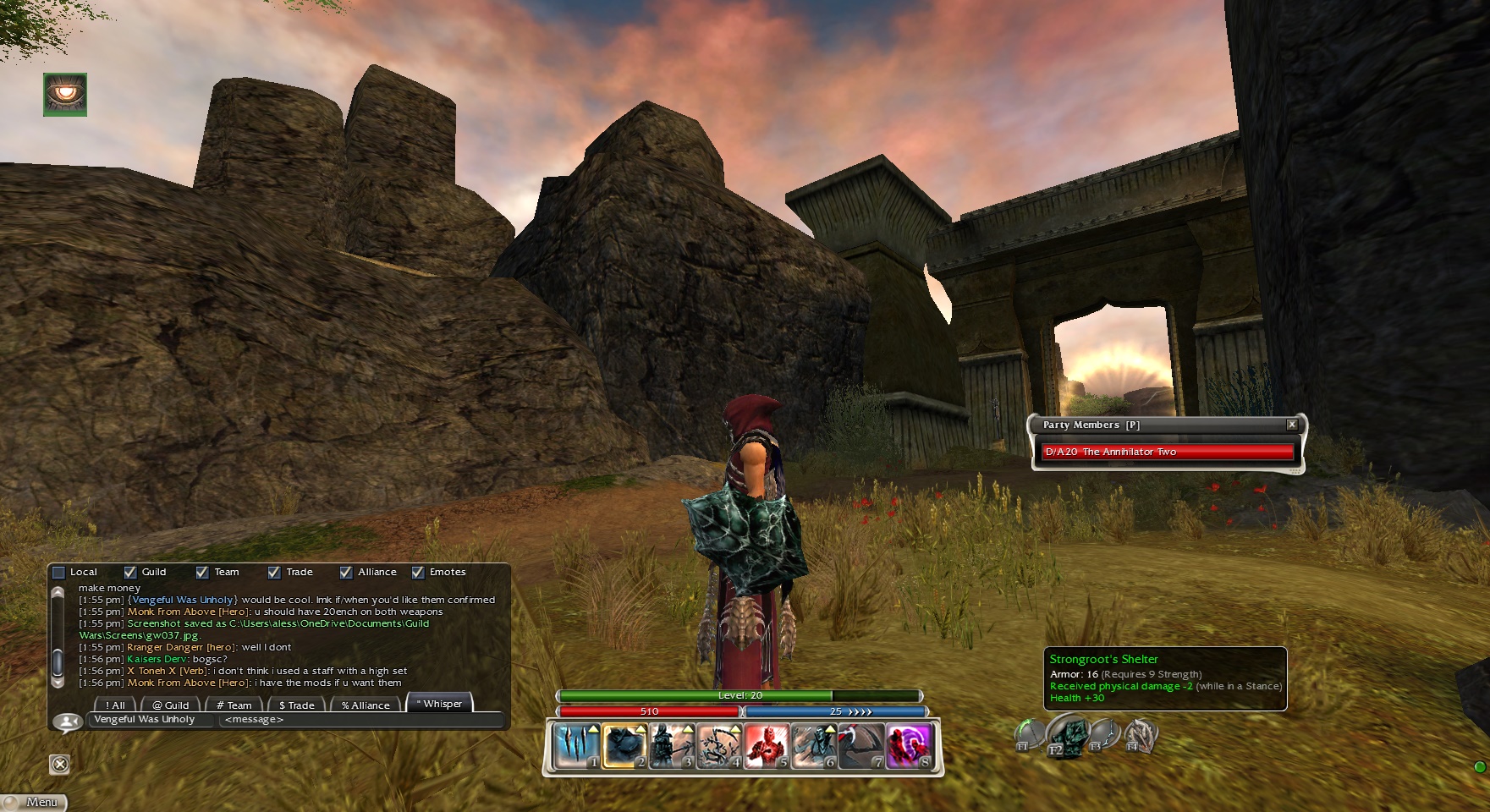
Task: Uncheck the Guild chat filter
Action: coord(130,573)
